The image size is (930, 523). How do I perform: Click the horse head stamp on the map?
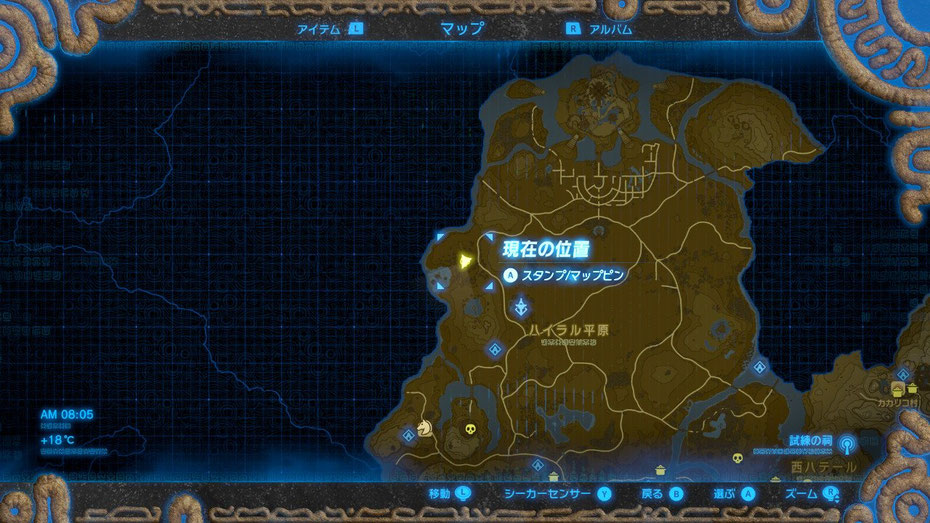(x=424, y=428)
